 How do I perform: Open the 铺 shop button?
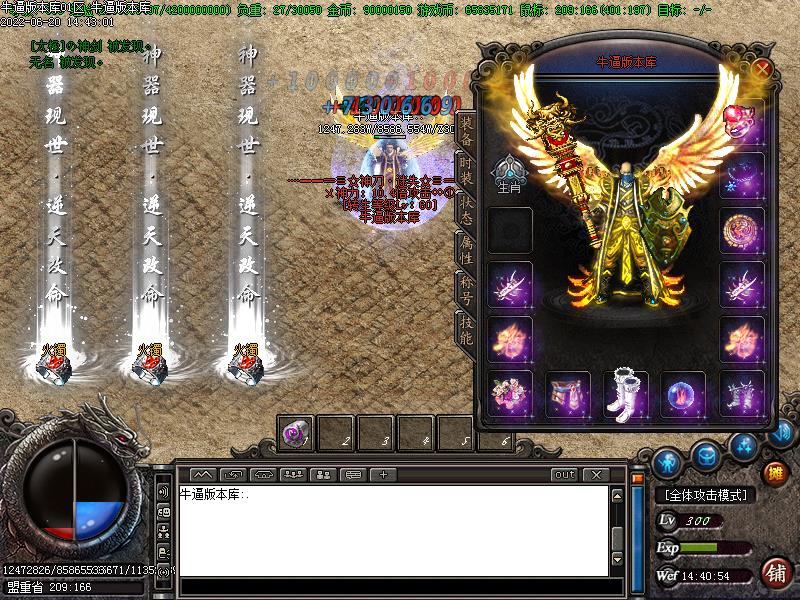click(775, 572)
